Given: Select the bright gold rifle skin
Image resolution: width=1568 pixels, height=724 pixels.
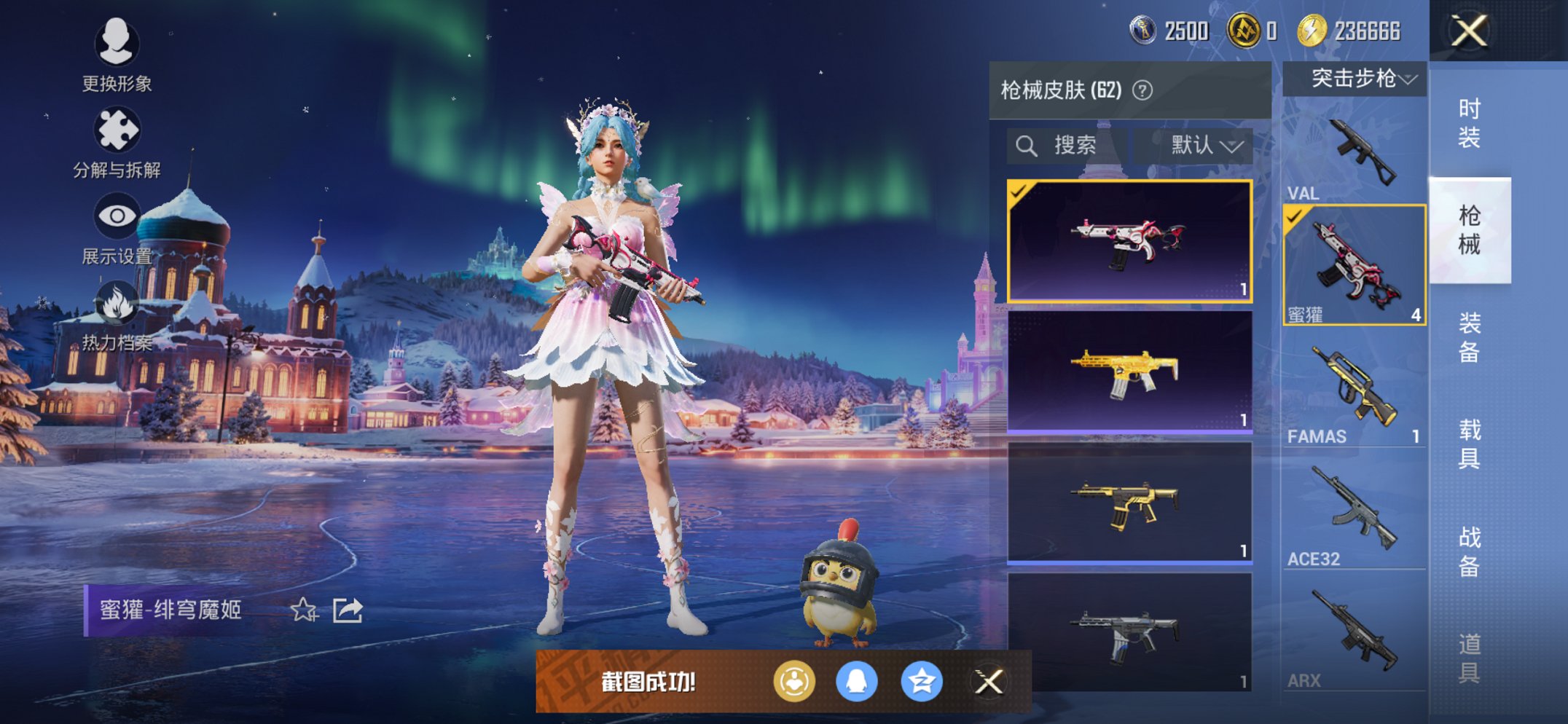Looking at the screenshot, I should [x=1129, y=371].
